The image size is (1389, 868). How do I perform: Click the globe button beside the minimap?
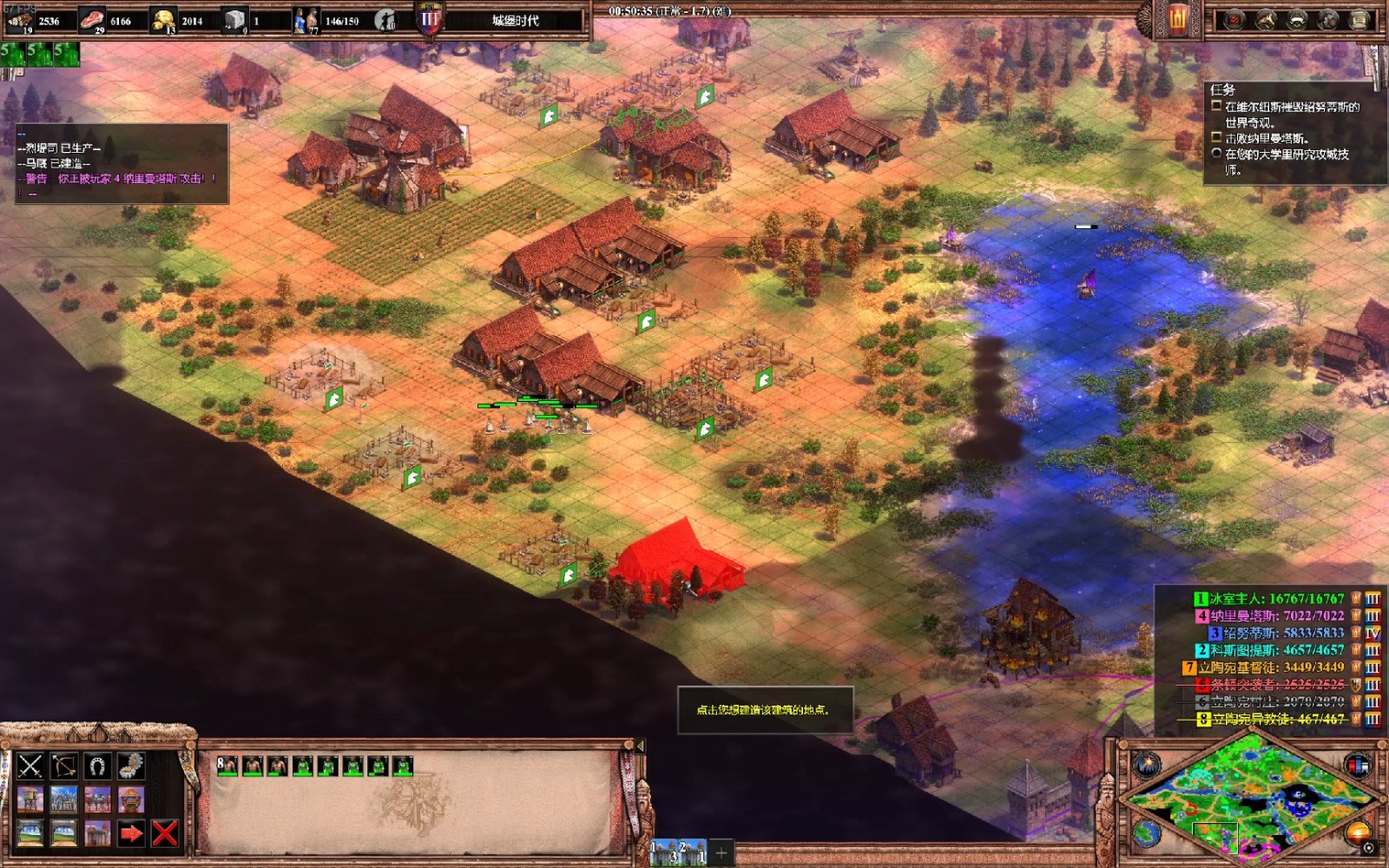1146,833
